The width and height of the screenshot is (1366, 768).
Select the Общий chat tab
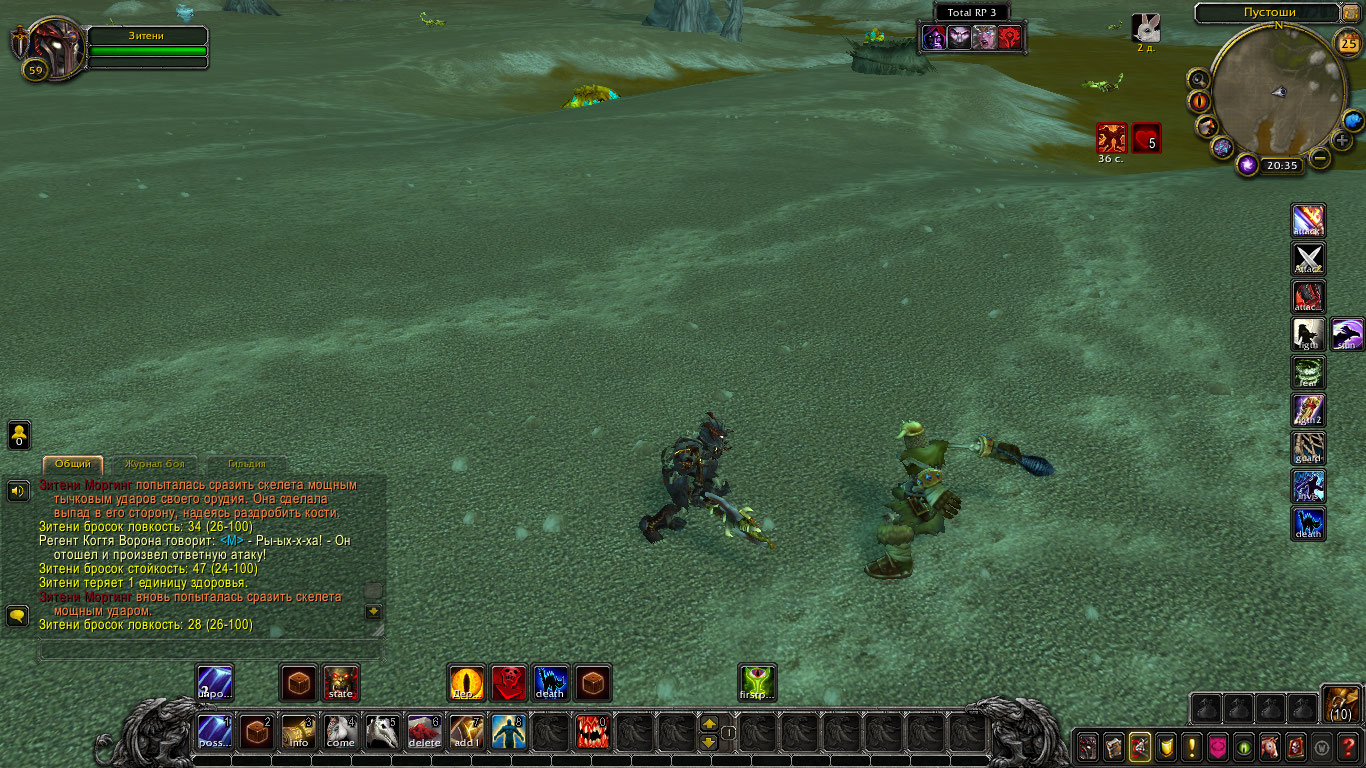[73, 464]
